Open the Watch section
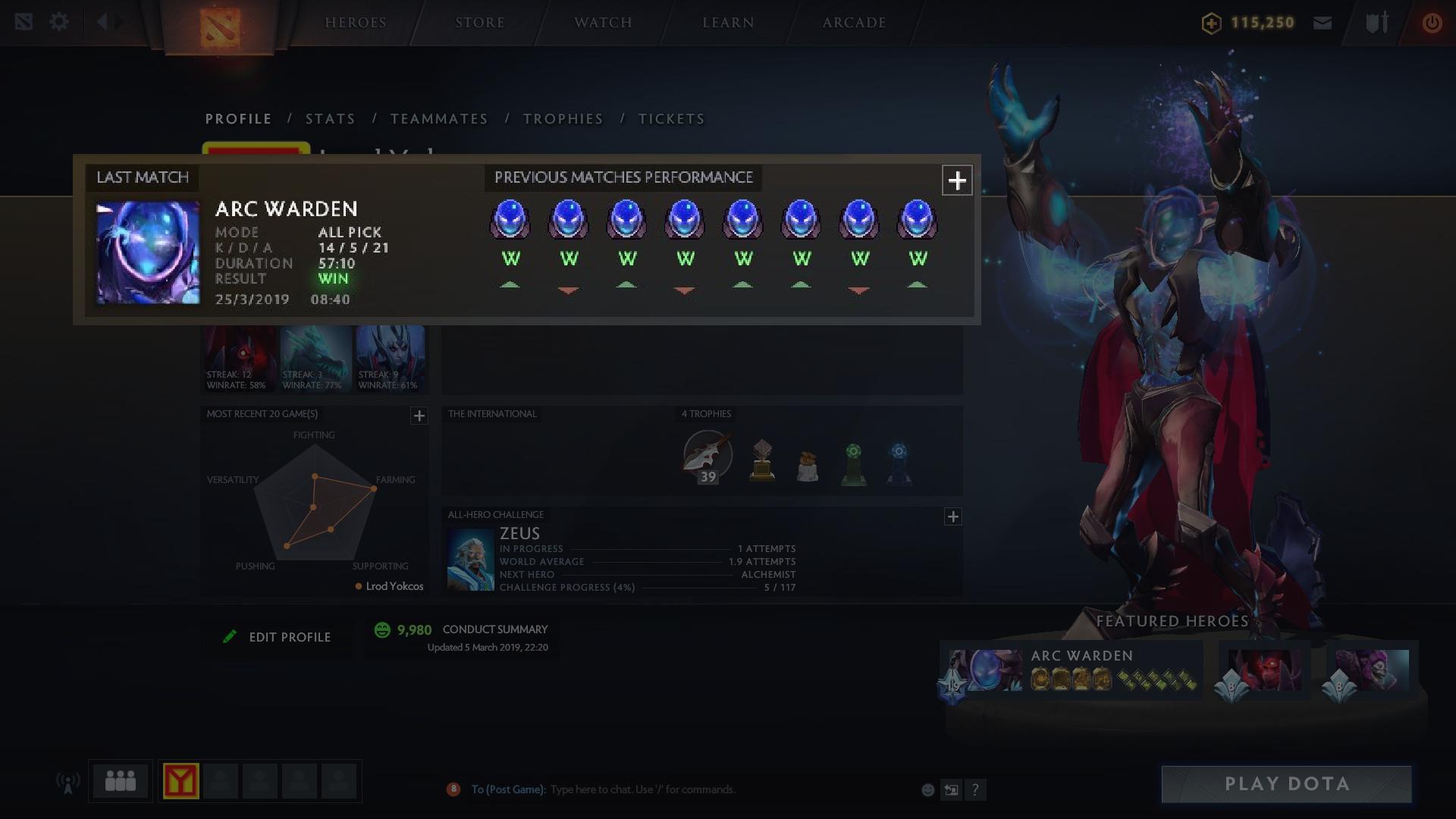This screenshot has height=819, width=1456. pos(603,23)
